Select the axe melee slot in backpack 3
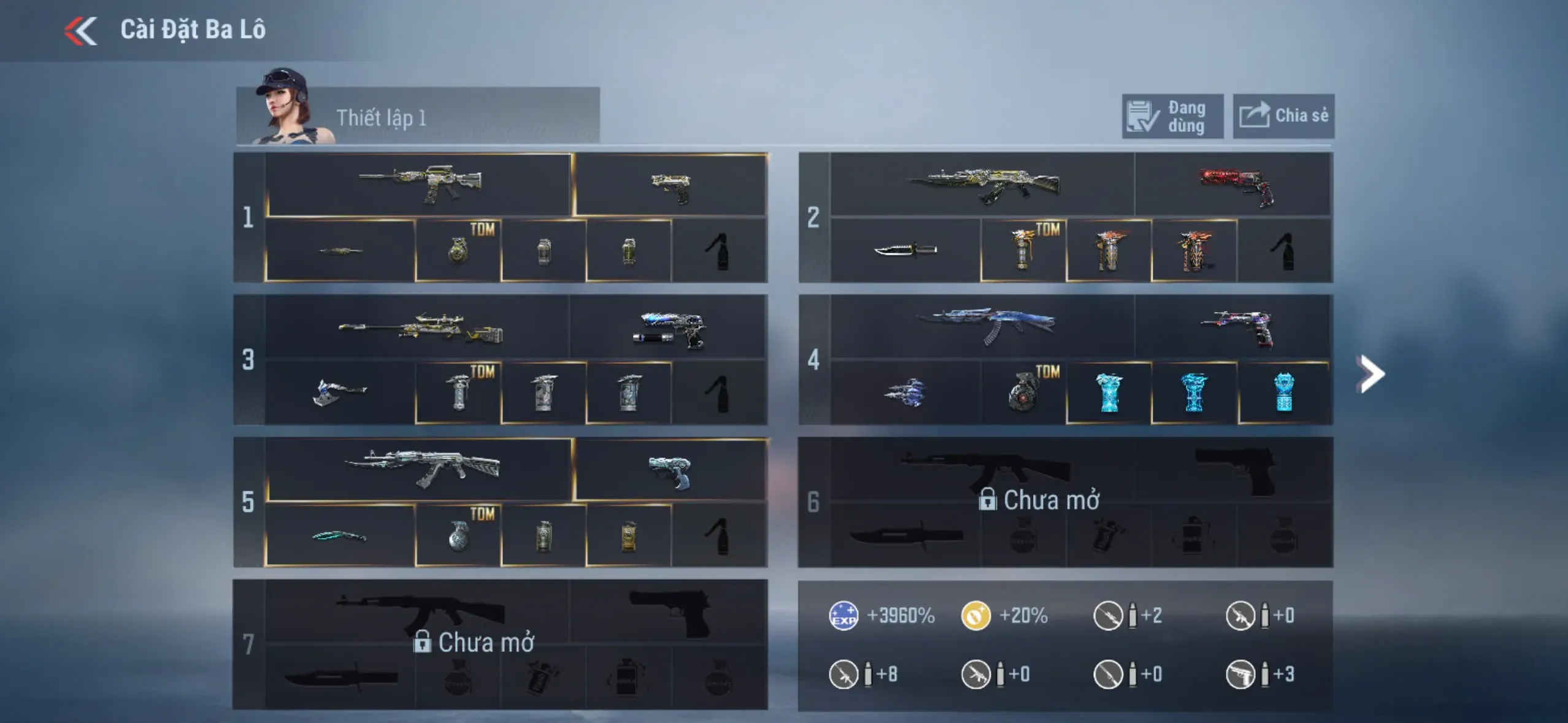Viewport: 1568px width, 723px height. pos(340,392)
